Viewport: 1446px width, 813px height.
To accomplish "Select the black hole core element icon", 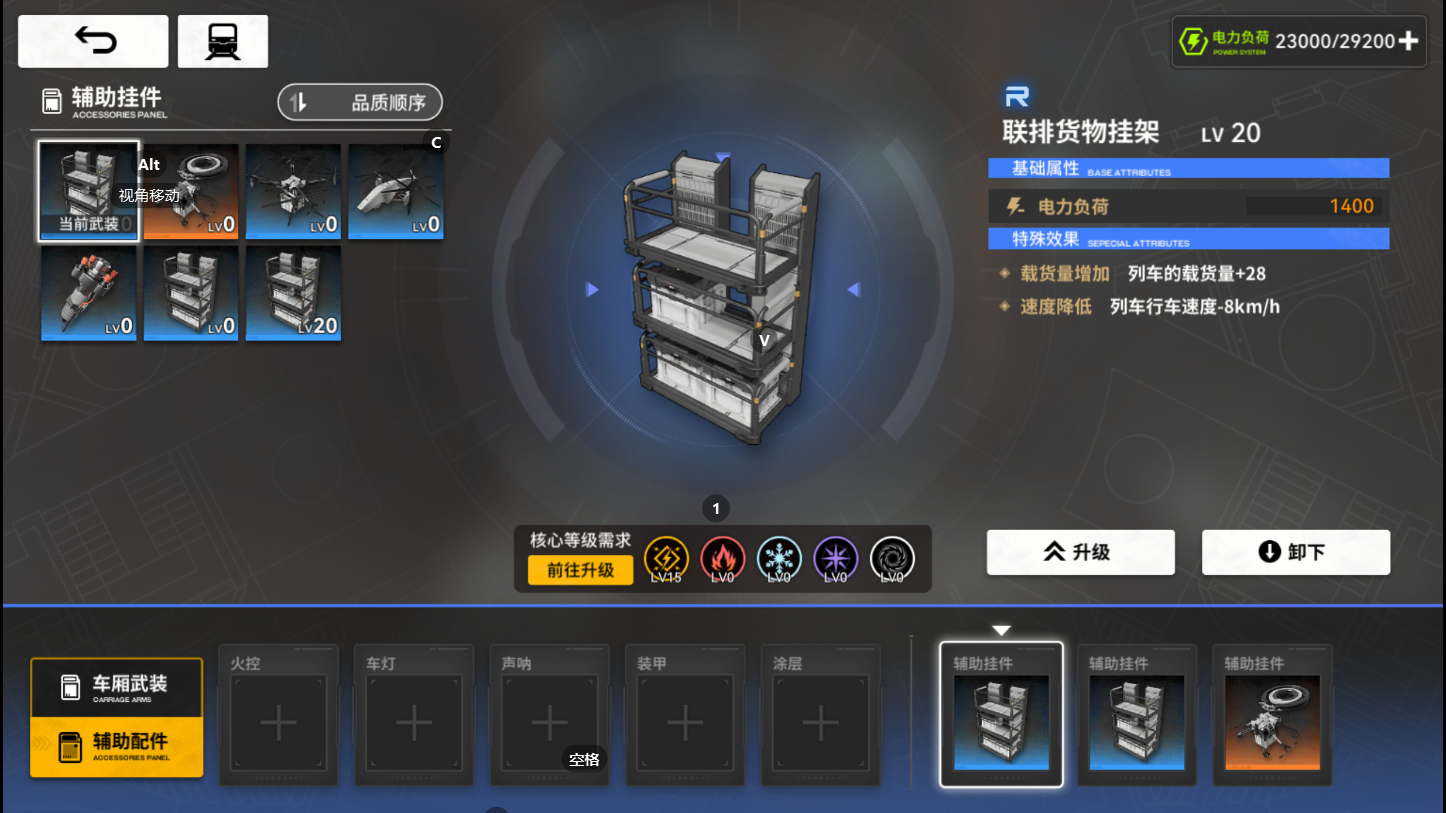I will (x=891, y=559).
